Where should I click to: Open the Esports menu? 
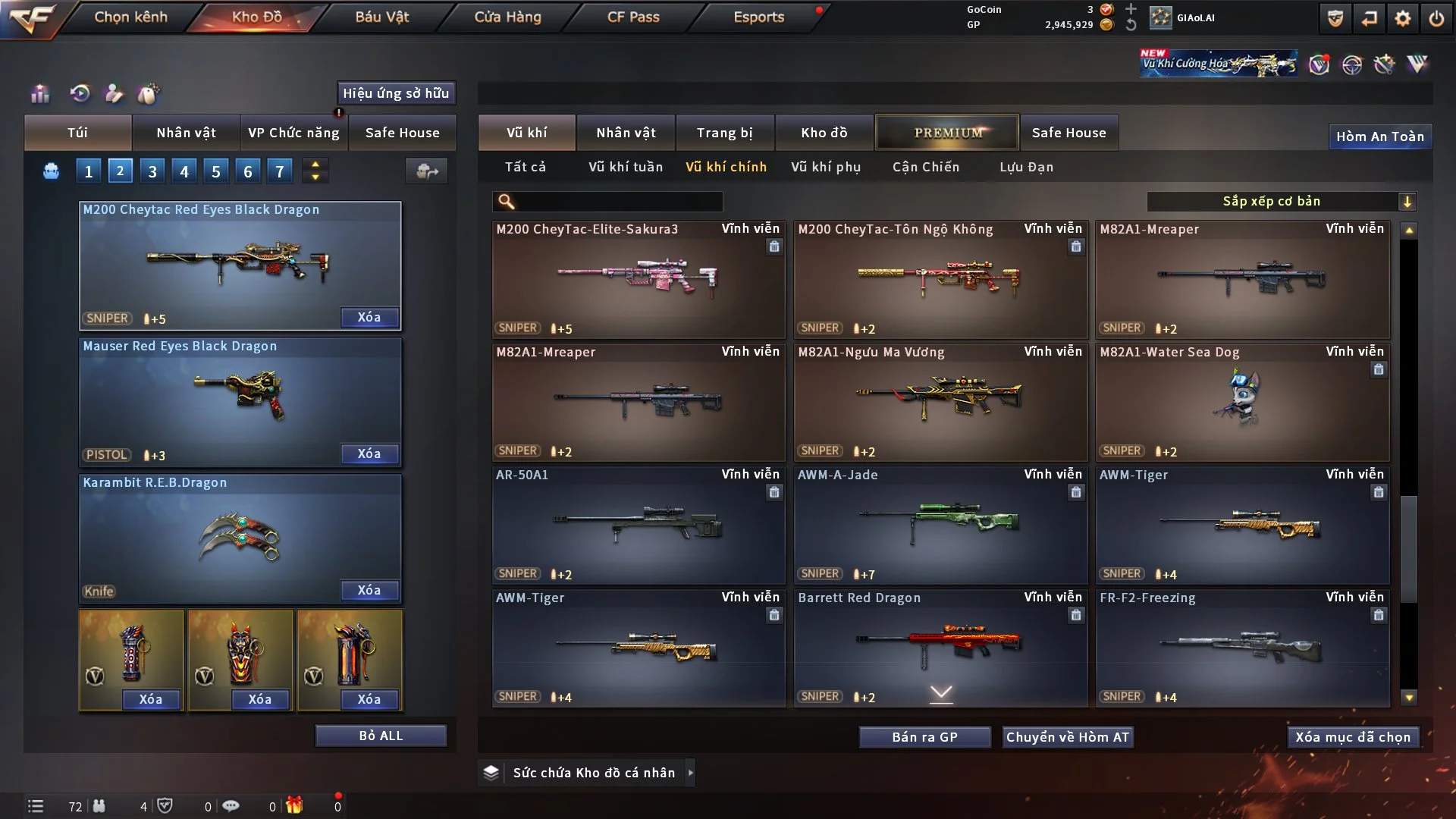[x=758, y=17]
